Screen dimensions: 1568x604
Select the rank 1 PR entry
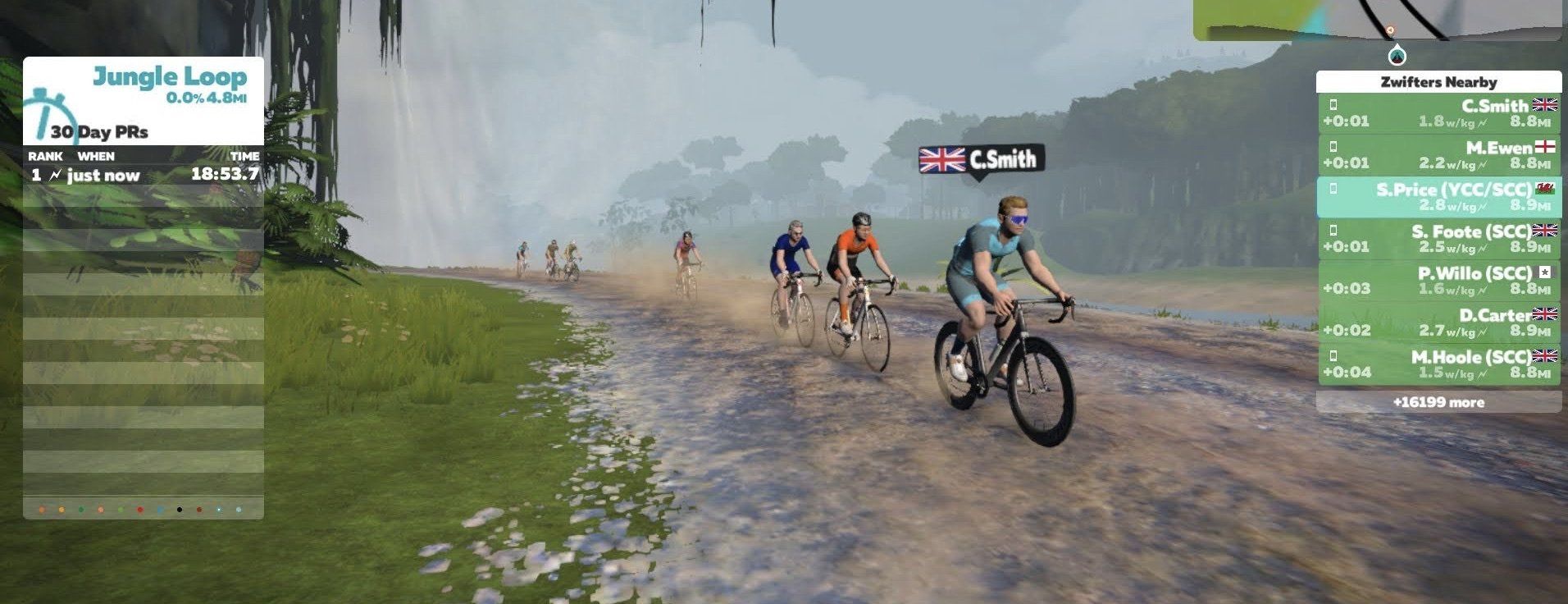[144, 175]
